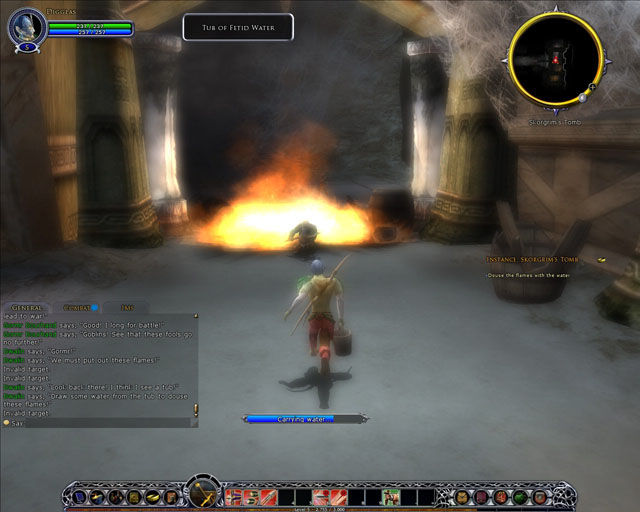Image resolution: width=640 pixels, height=512 pixels.
Task: Switch to the Combat chat tab
Action: coord(74,308)
